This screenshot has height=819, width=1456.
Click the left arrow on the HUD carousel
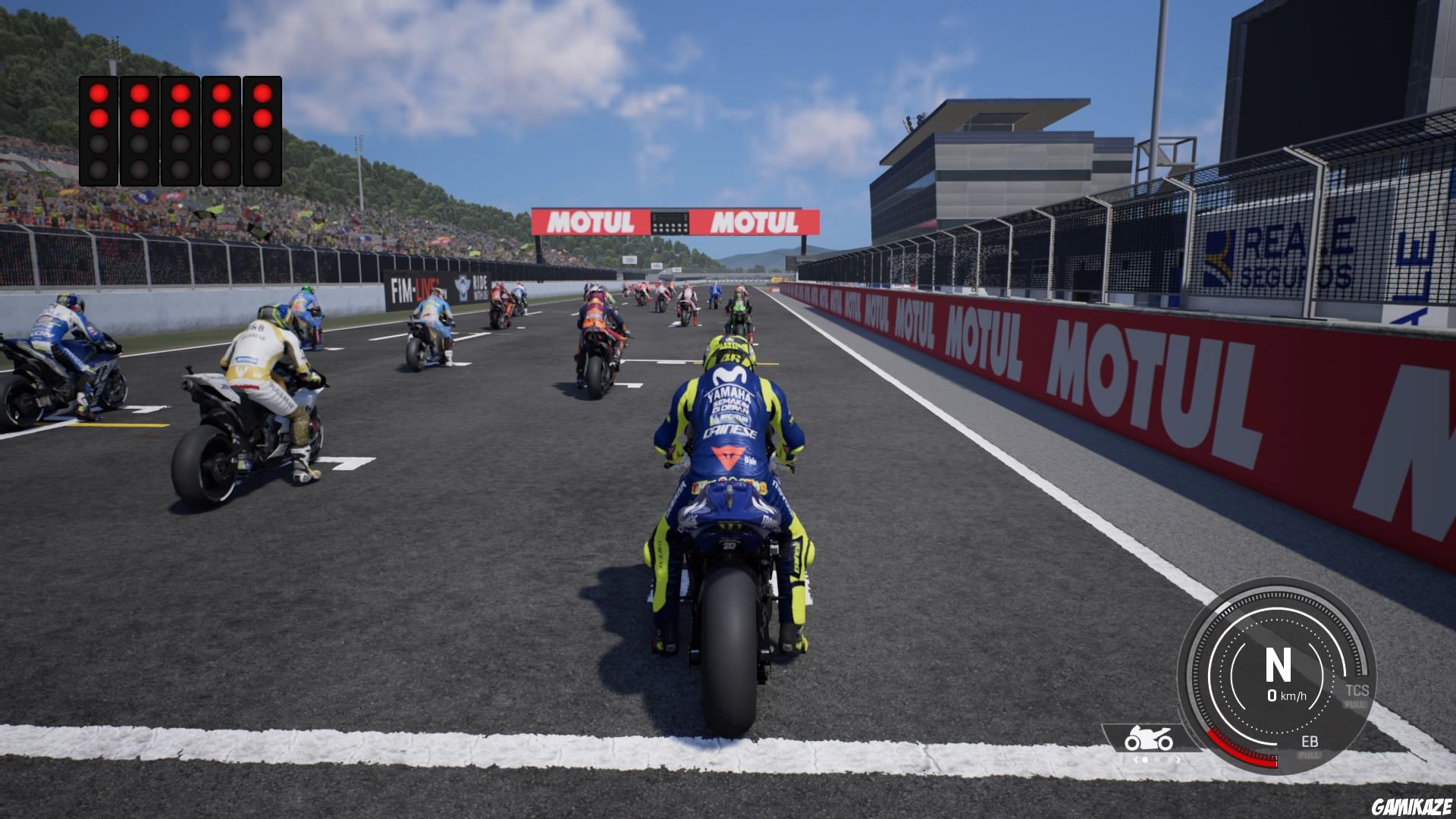pos(1137,760)
